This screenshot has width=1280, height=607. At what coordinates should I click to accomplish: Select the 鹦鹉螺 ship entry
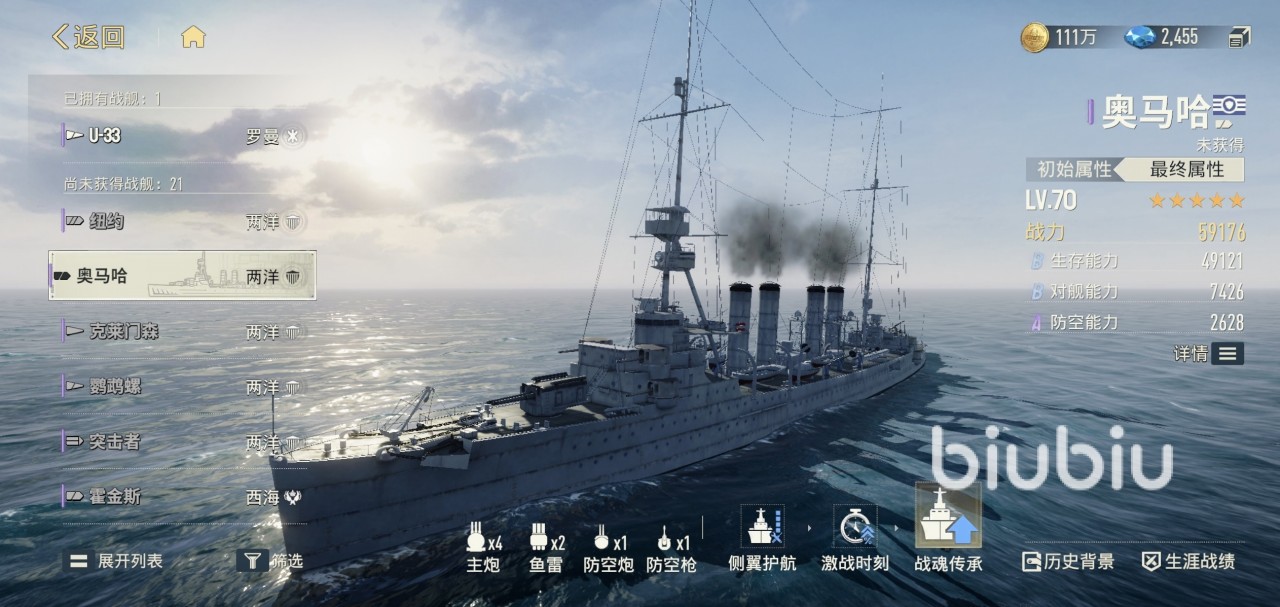(182, 387)
